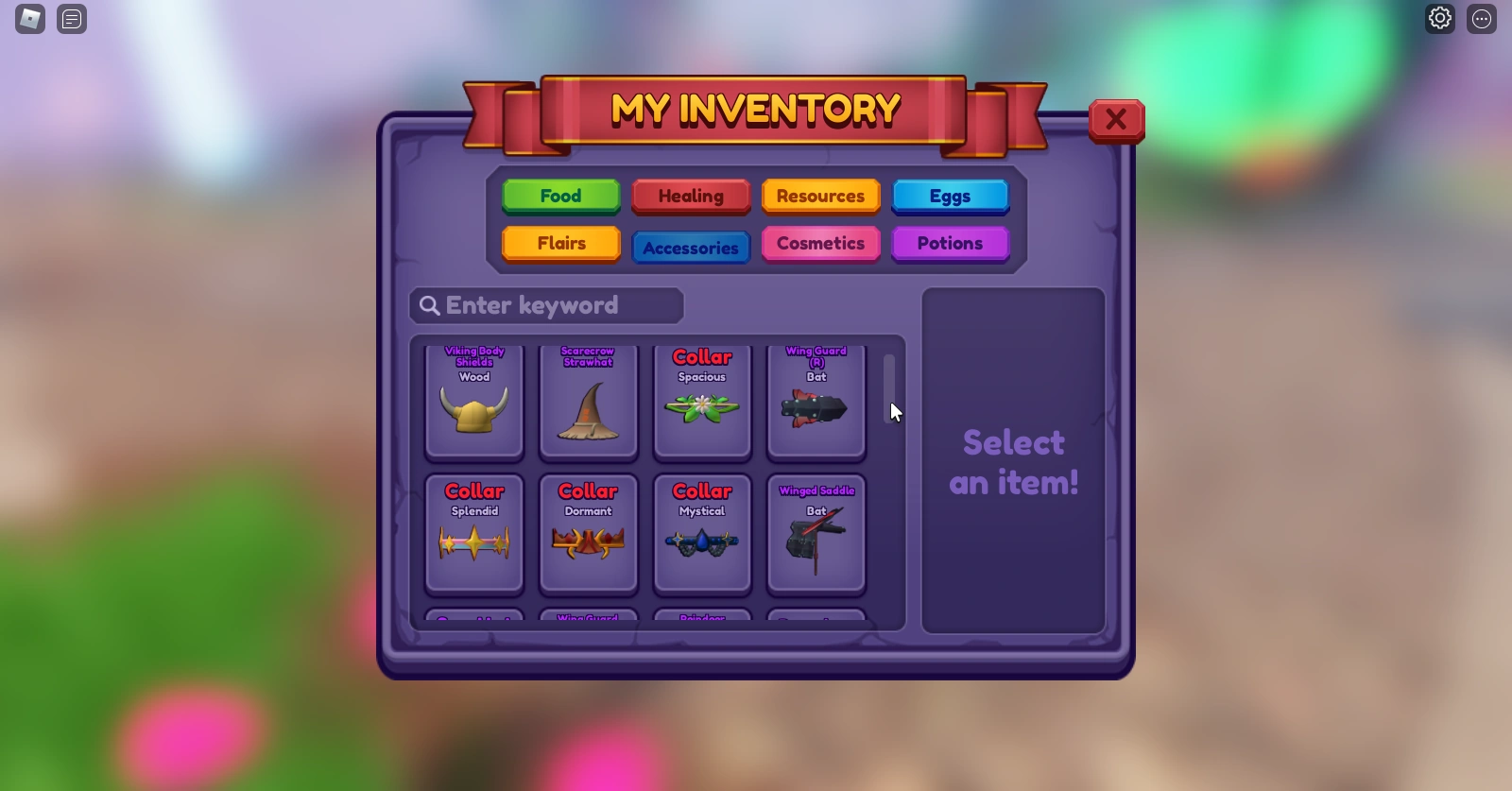Switch to the Food category
Viewport: 1512px width, 791px height.
560,197
